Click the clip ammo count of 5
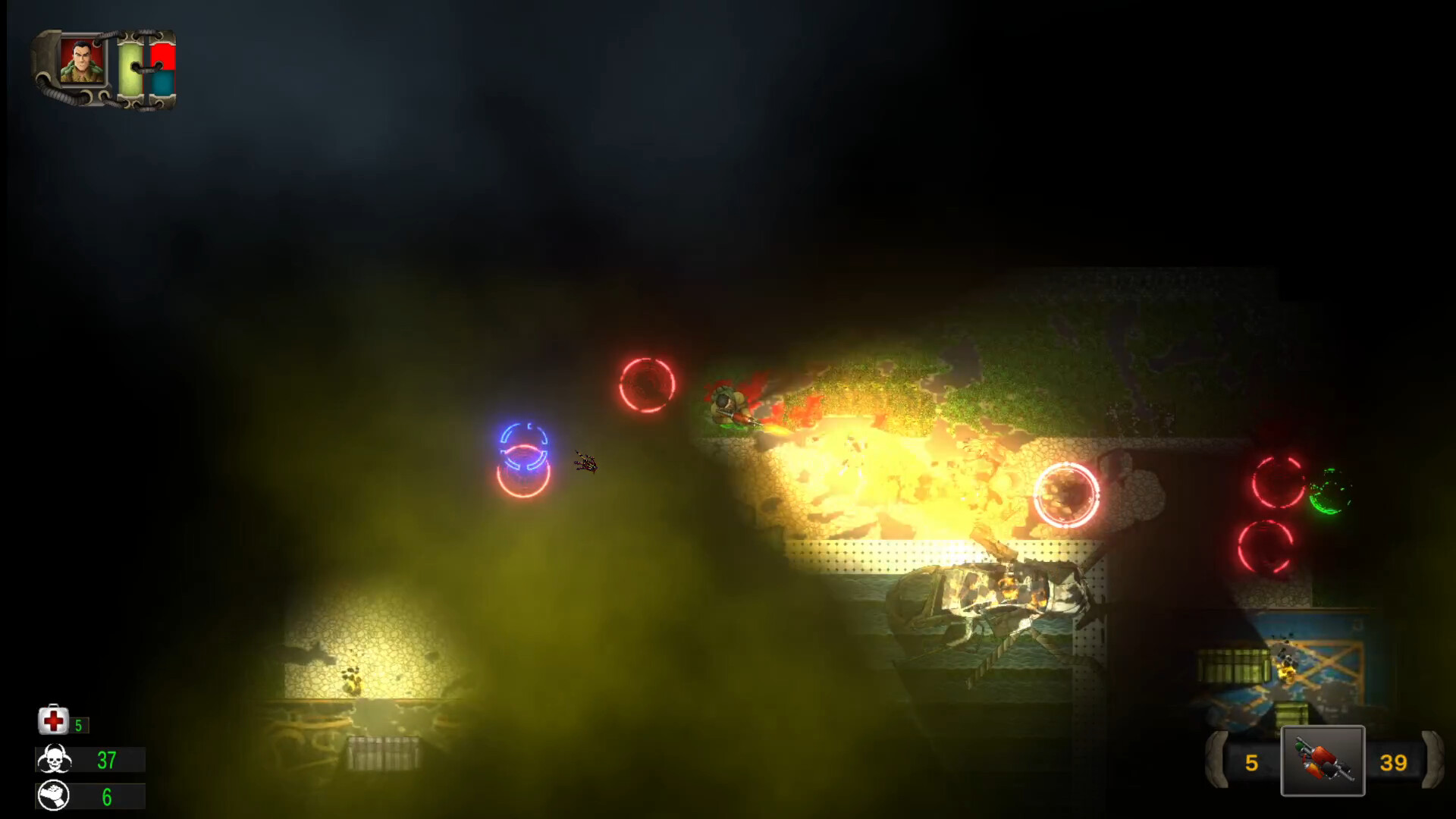 (1253, 761)
